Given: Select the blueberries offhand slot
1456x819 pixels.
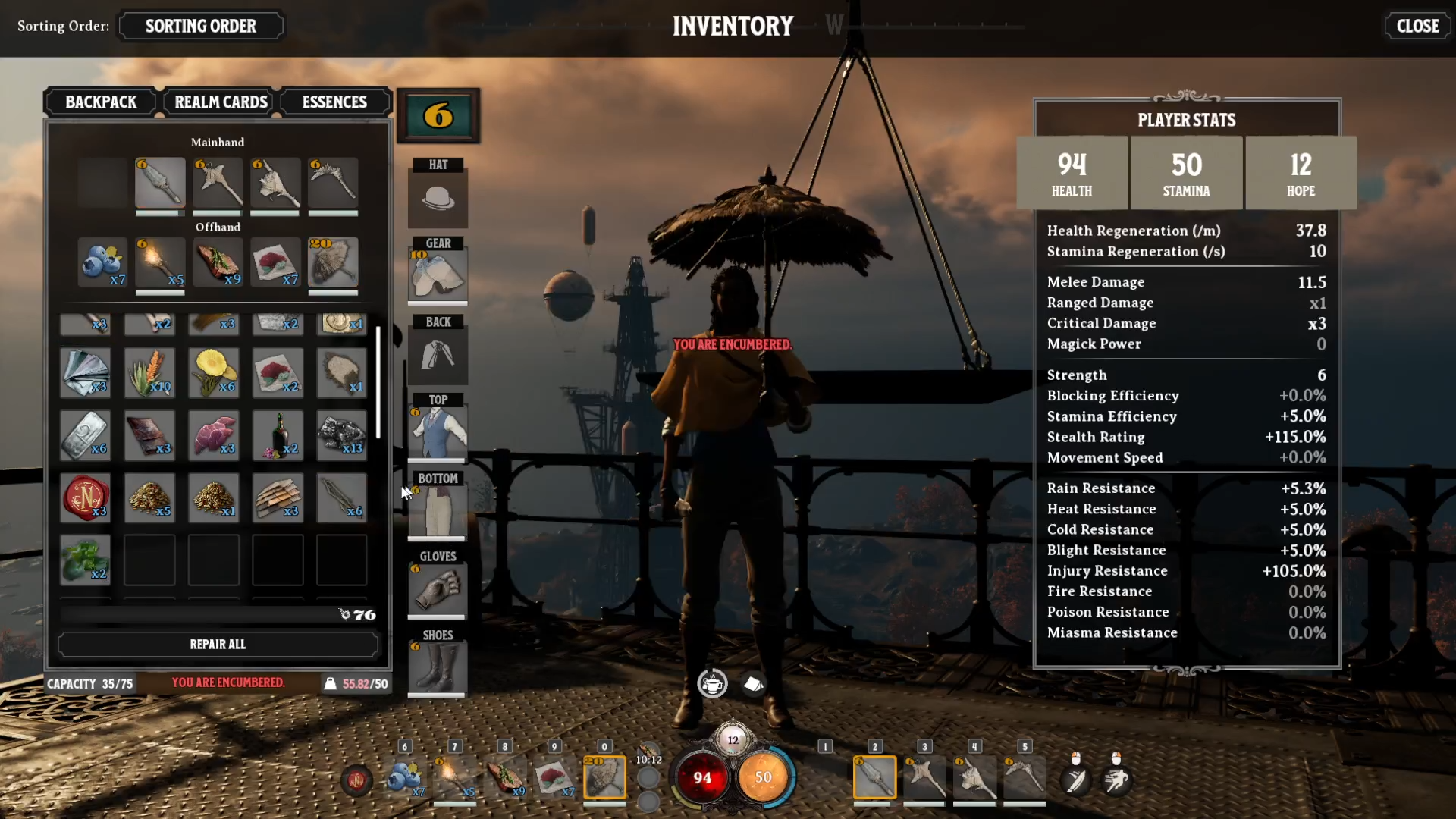Looking at the screenshot, I should pyautogui.click(x=102, y=262).
